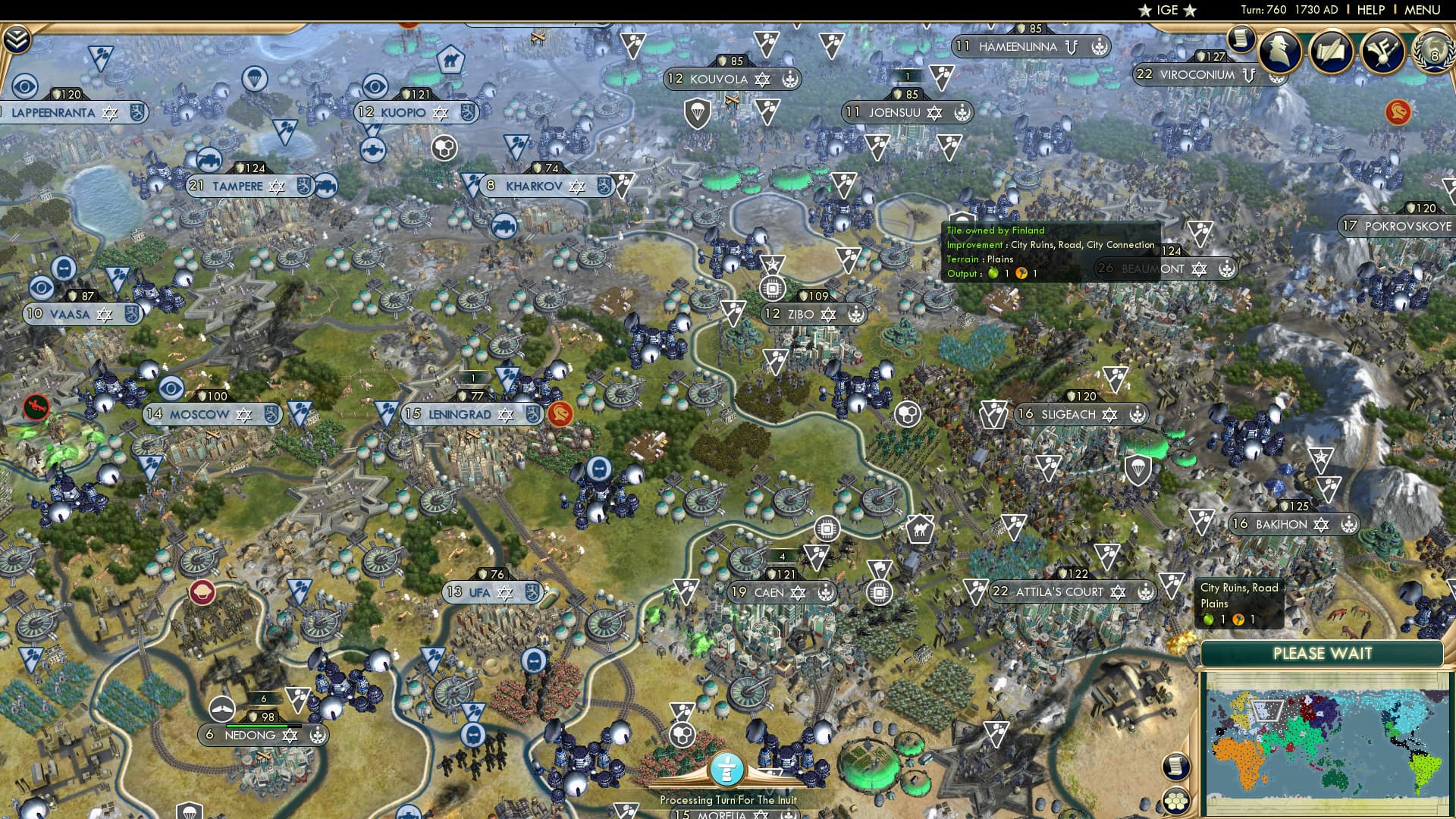Click the camel caravan icon near Attila's Court

(x=920, y=529)
